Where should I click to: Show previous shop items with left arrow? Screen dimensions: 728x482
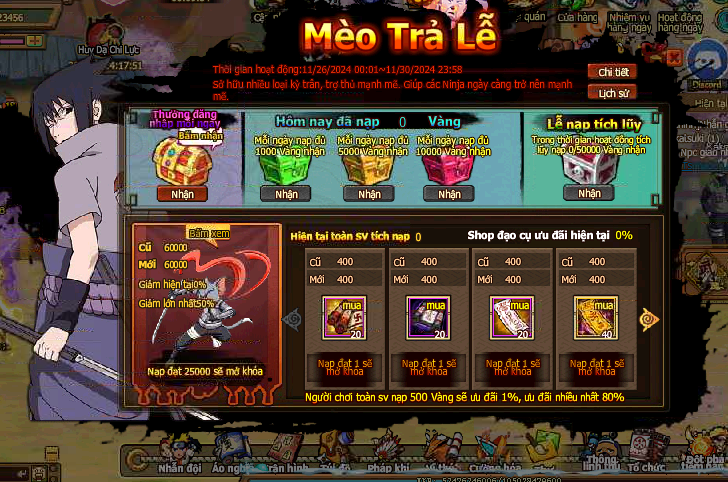pyautogui.click(x=293, y=319)
